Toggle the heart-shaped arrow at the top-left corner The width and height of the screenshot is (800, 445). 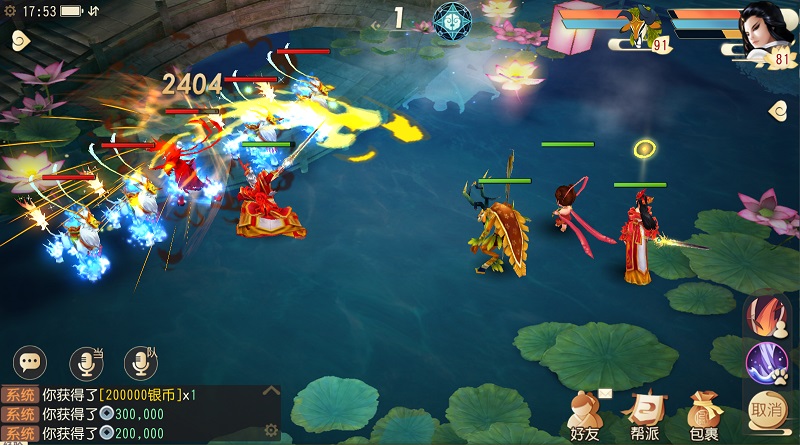click(19, 40)
